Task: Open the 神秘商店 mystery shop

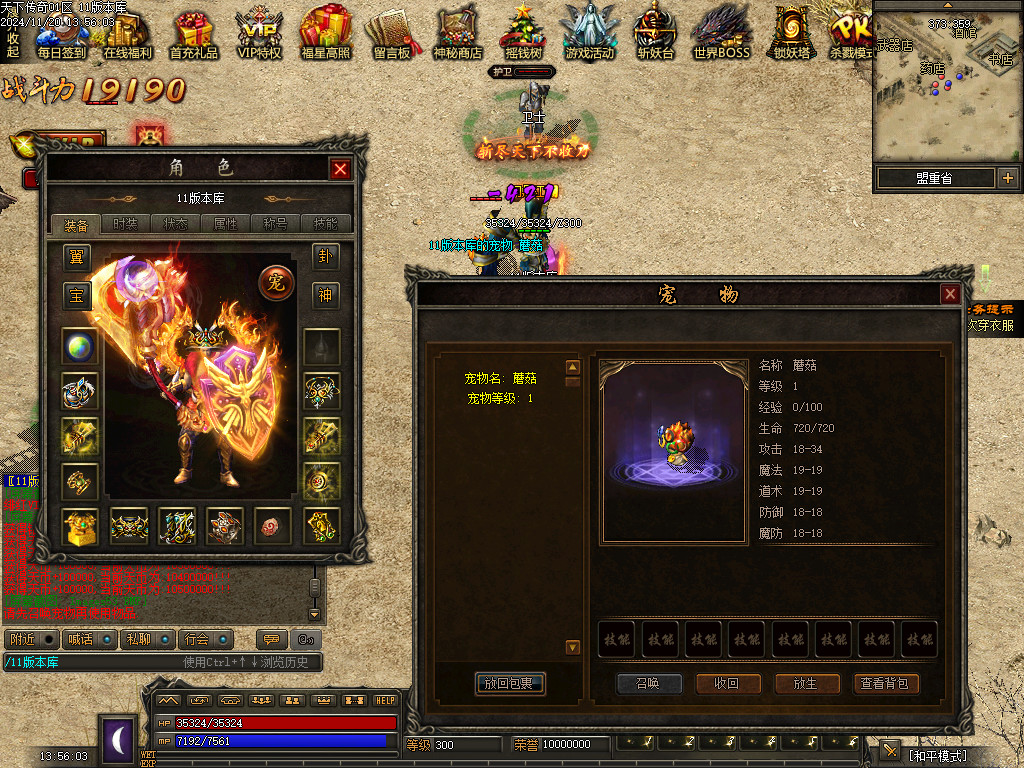Action: 458,33
